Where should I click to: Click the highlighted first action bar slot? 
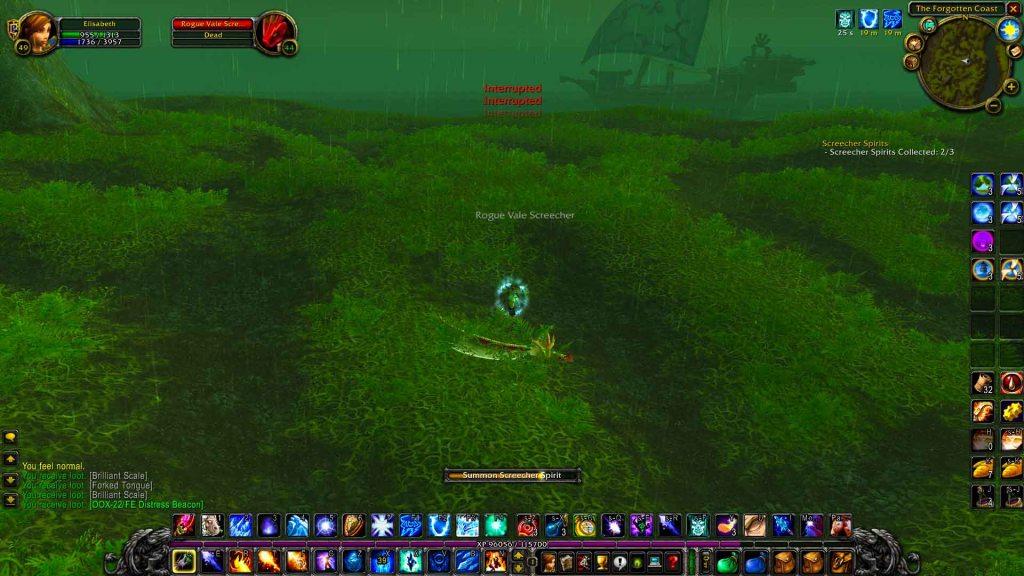[184, 561]
